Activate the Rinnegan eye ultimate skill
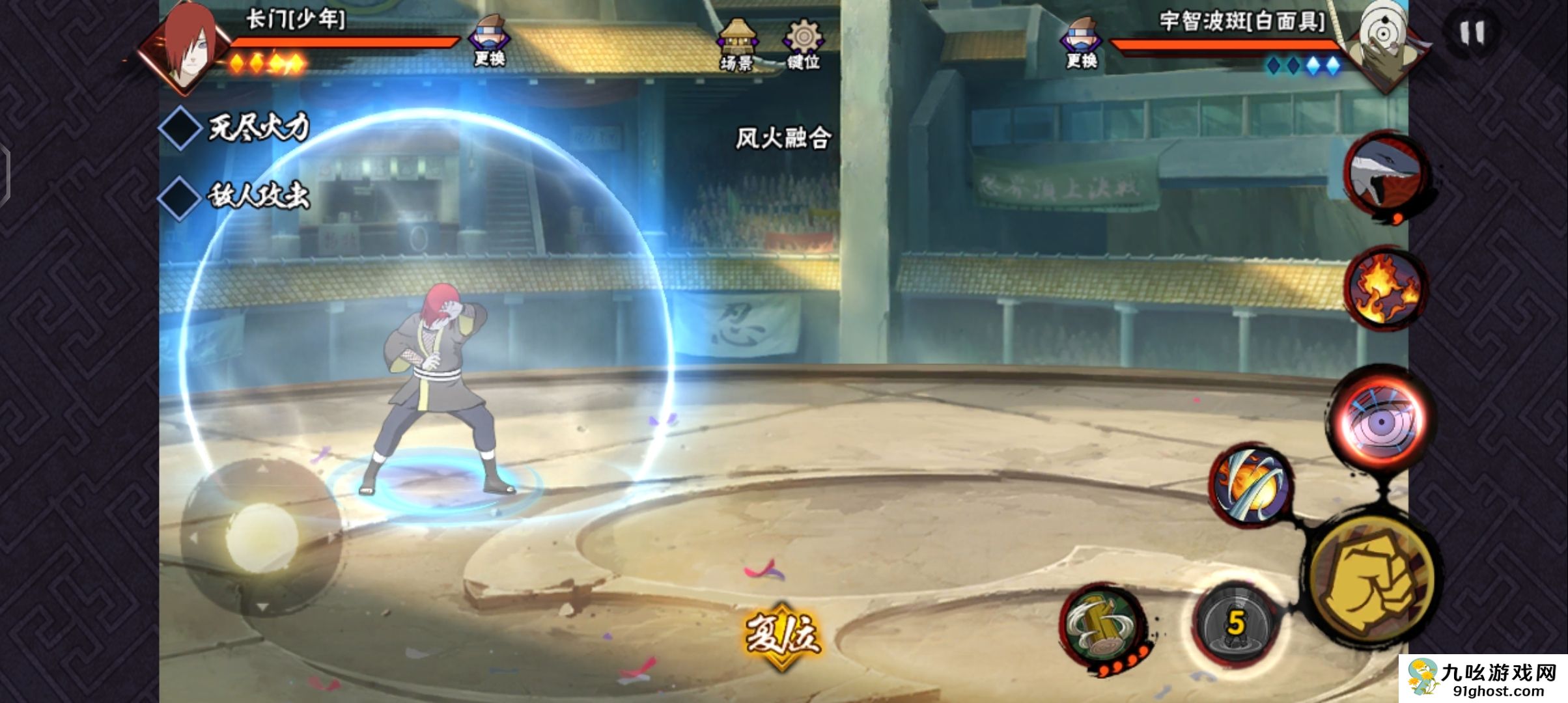The image size is (1568, 703). 1380,420
